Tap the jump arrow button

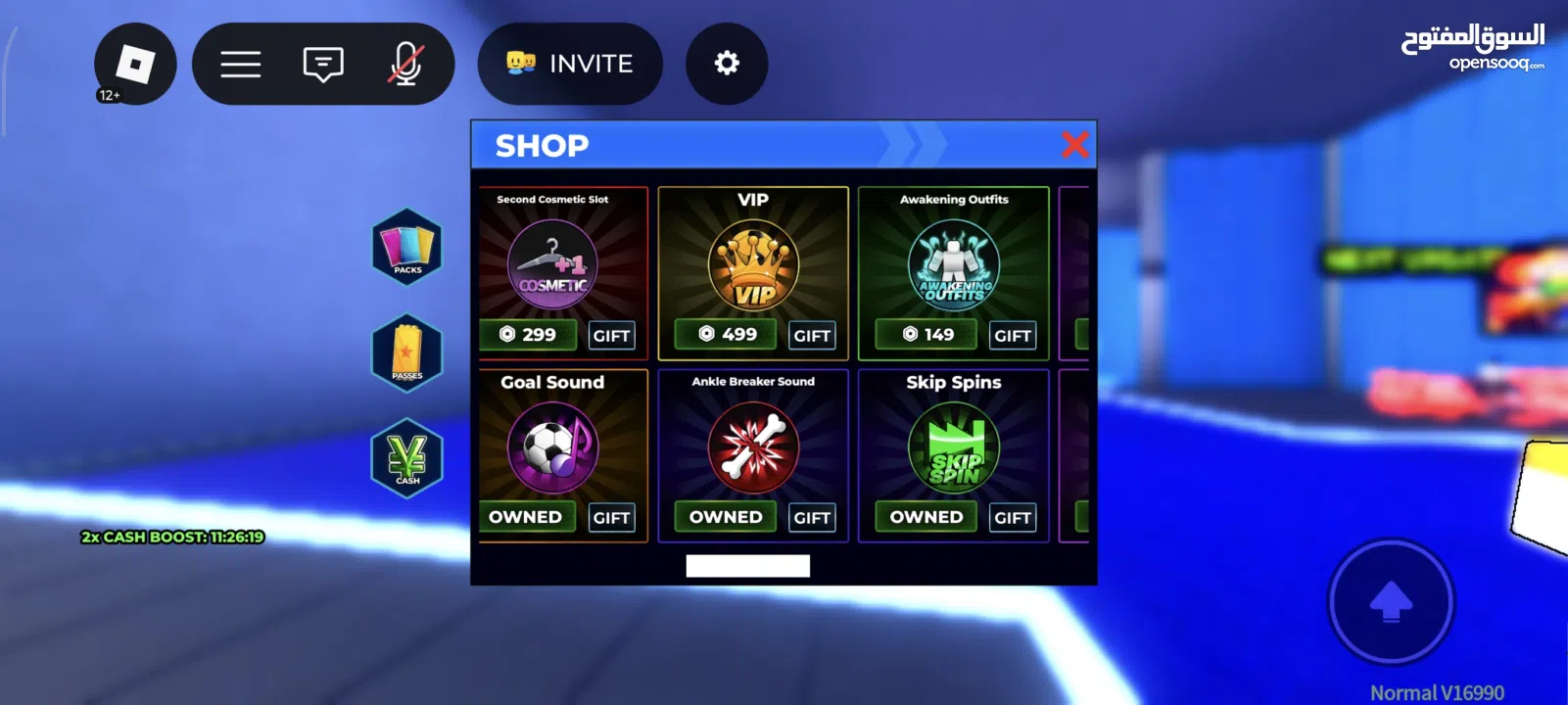pos(1391,601)
